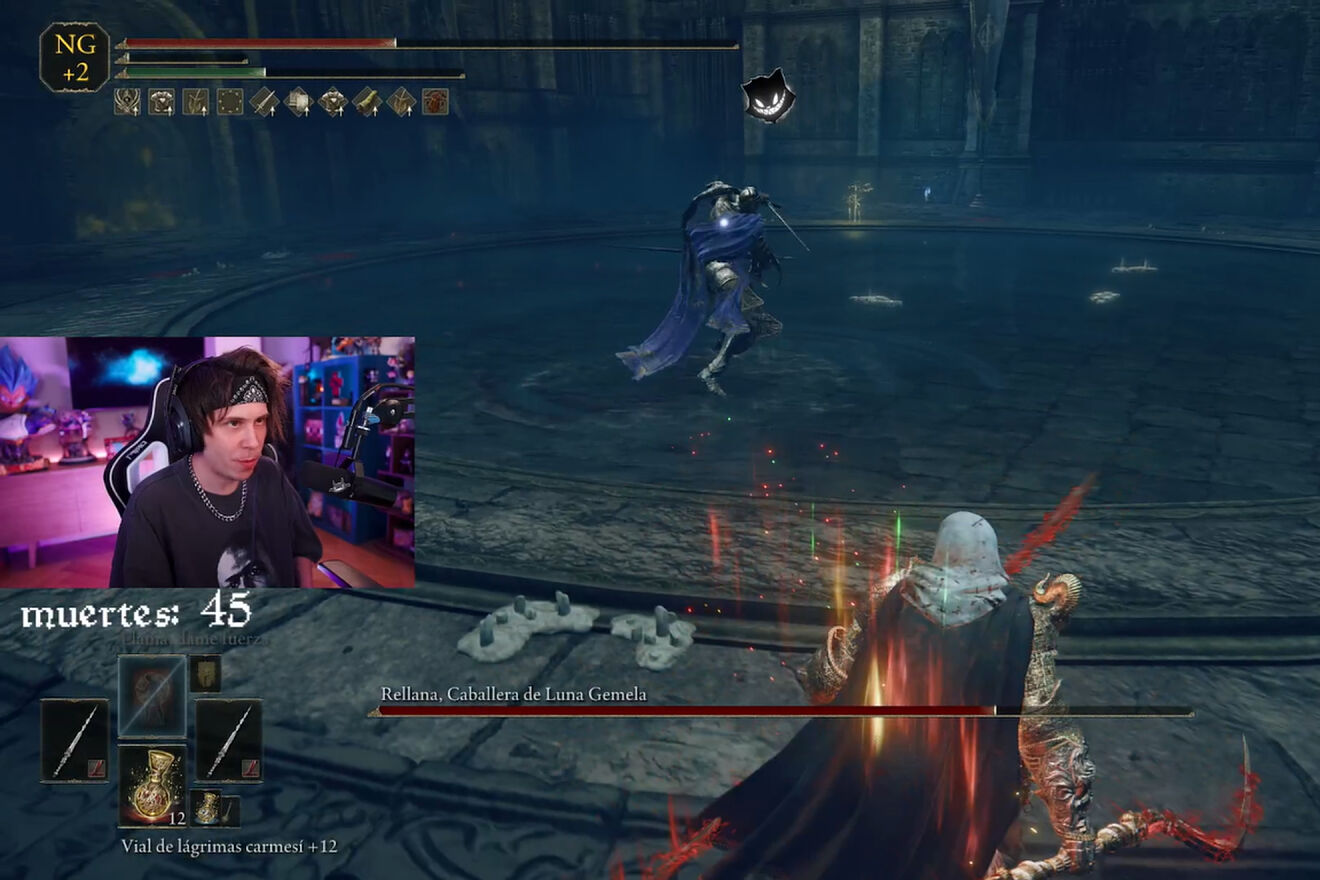
Task: Select the sword attack buff icon
Action: (264, 102)
